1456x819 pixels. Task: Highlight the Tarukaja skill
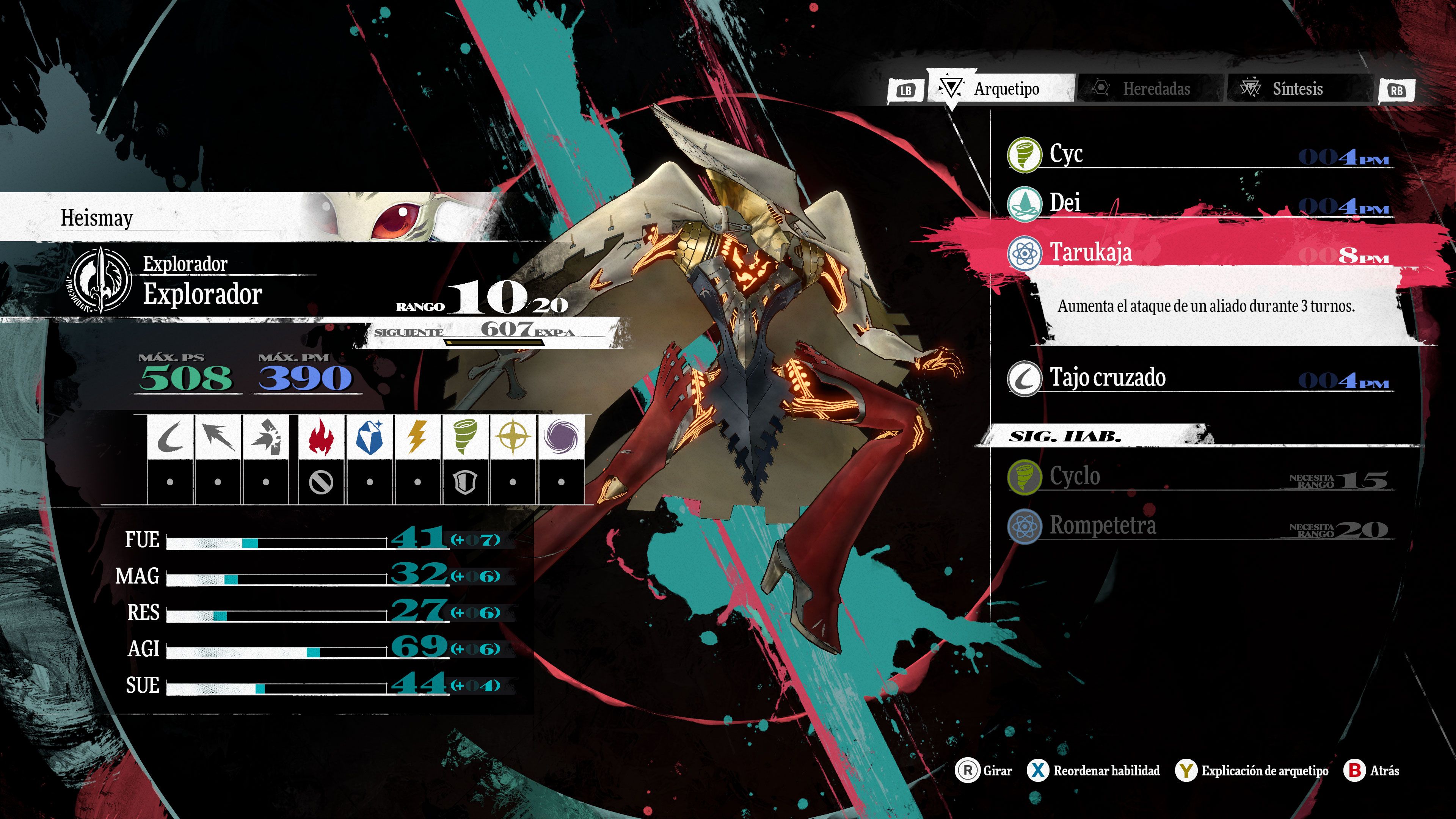click(x=1198, y=253)
